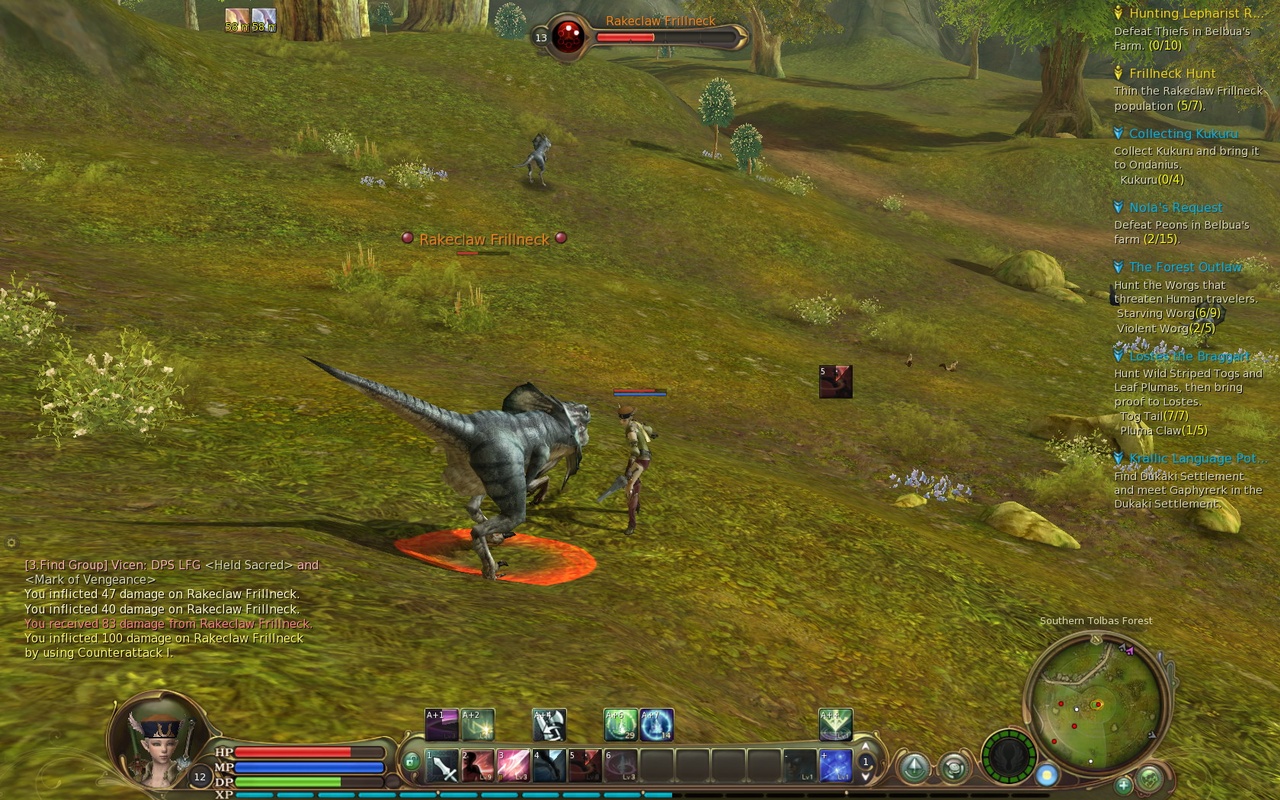Click the minimap zoom-in plus button
This screenshot has height=800, width=1280.
click(x=1122, y=785)
